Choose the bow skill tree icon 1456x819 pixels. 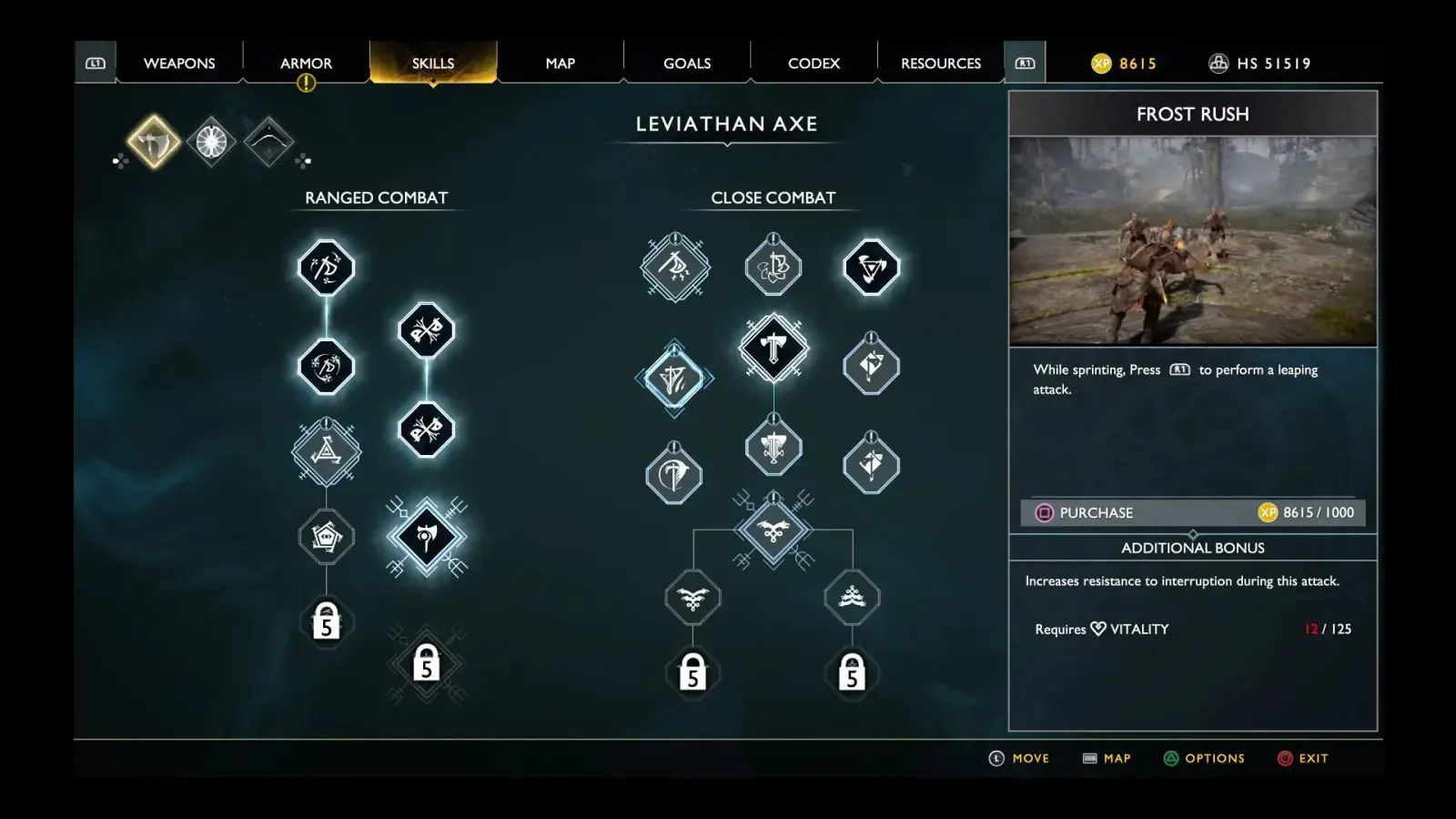click(268, 141)
